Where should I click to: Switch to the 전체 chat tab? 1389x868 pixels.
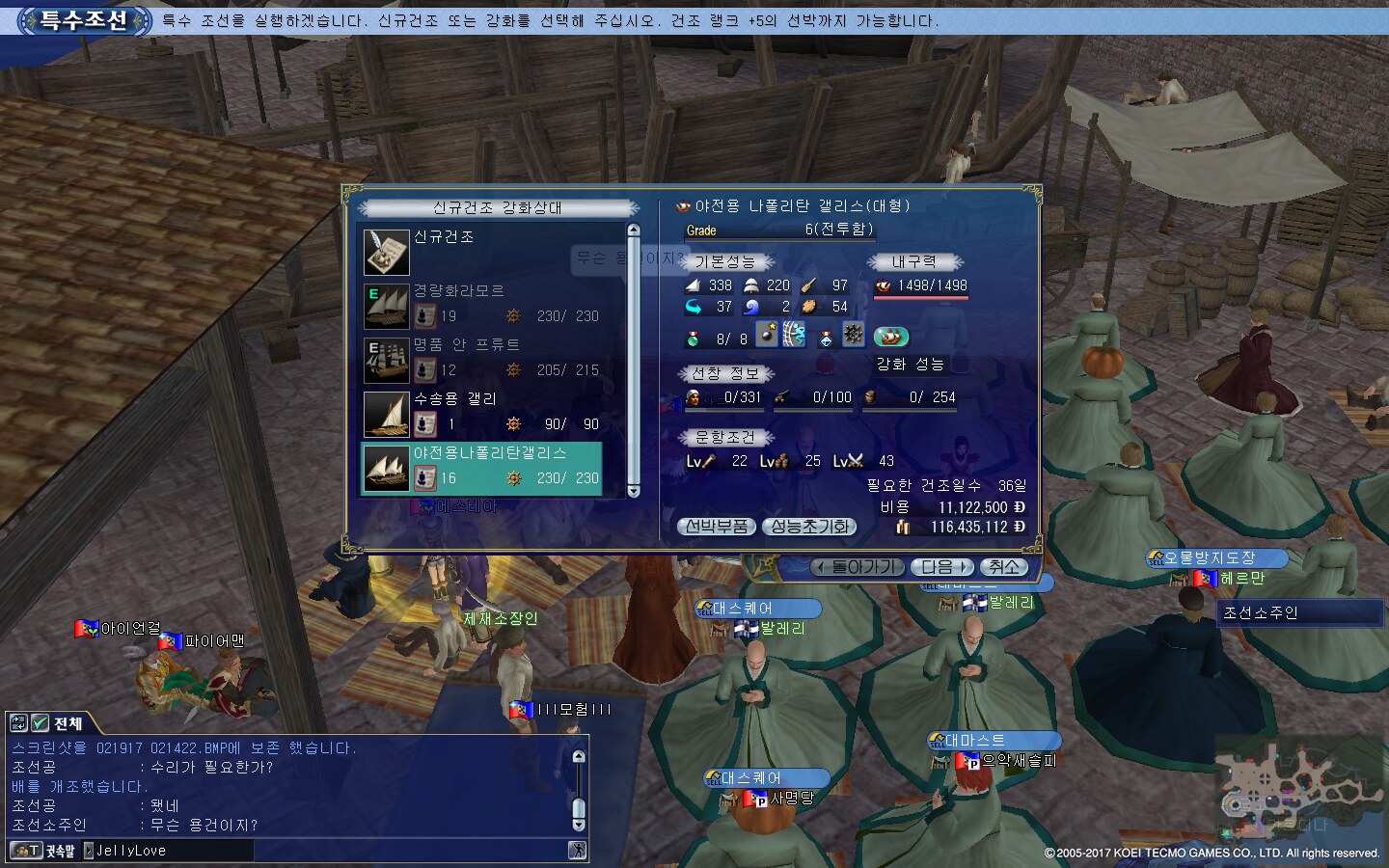68,723
